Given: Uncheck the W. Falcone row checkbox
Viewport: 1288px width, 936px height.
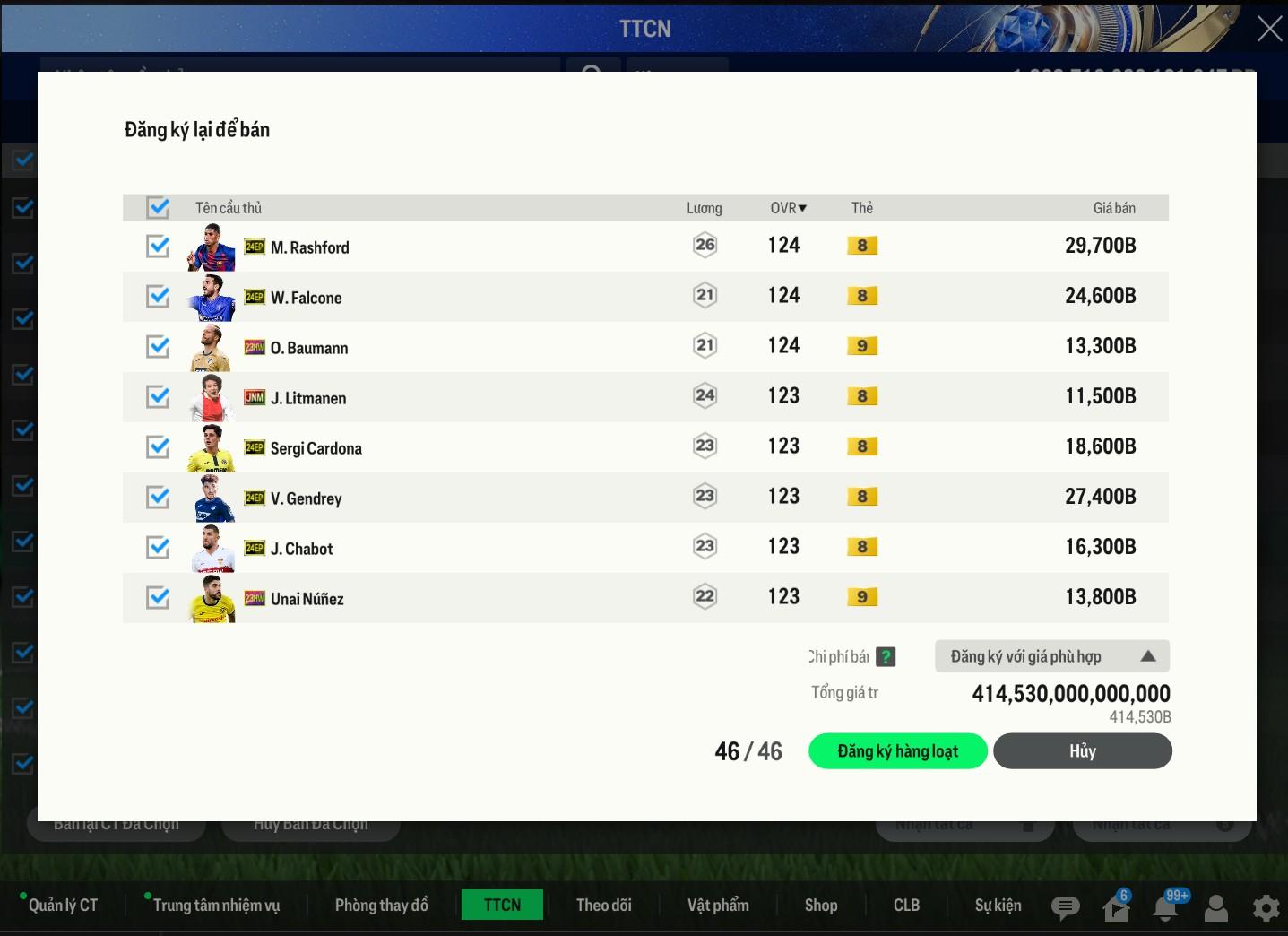Looking at the screenshot, I should coord(158,296).
